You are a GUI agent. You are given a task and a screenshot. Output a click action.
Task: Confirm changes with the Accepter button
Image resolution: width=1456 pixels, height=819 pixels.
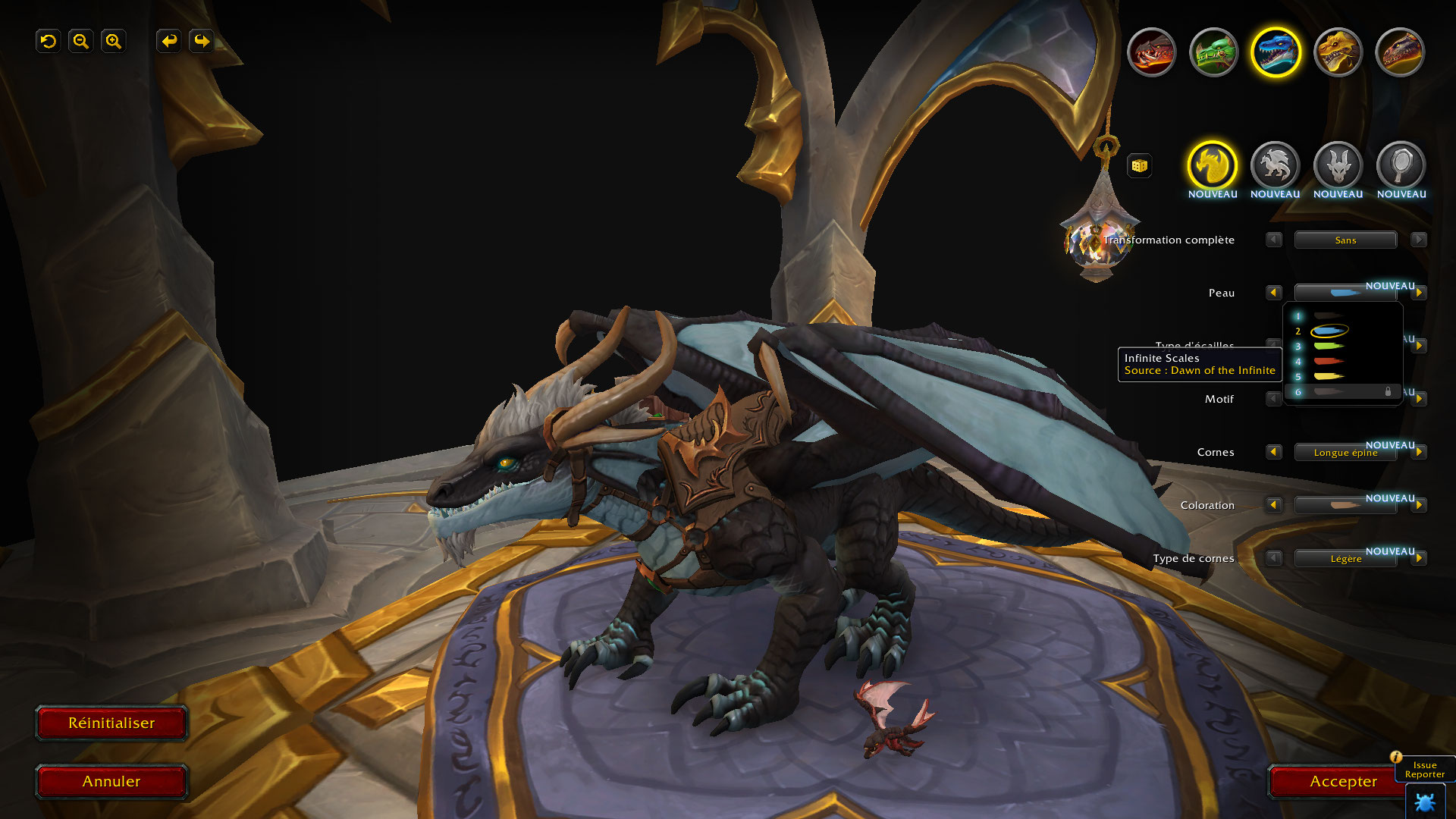(x=1342, y=781)
